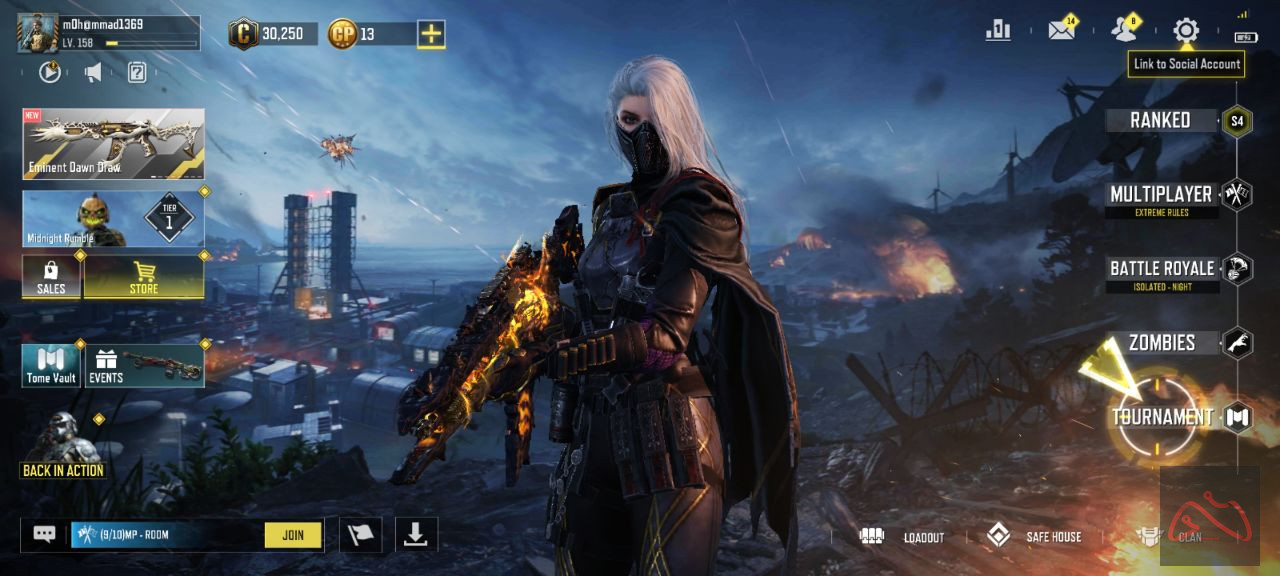Viewport: 1280px width, 576px height.
Task: Open the Eminent Dawn Draw banner
Action: (113, 144)
